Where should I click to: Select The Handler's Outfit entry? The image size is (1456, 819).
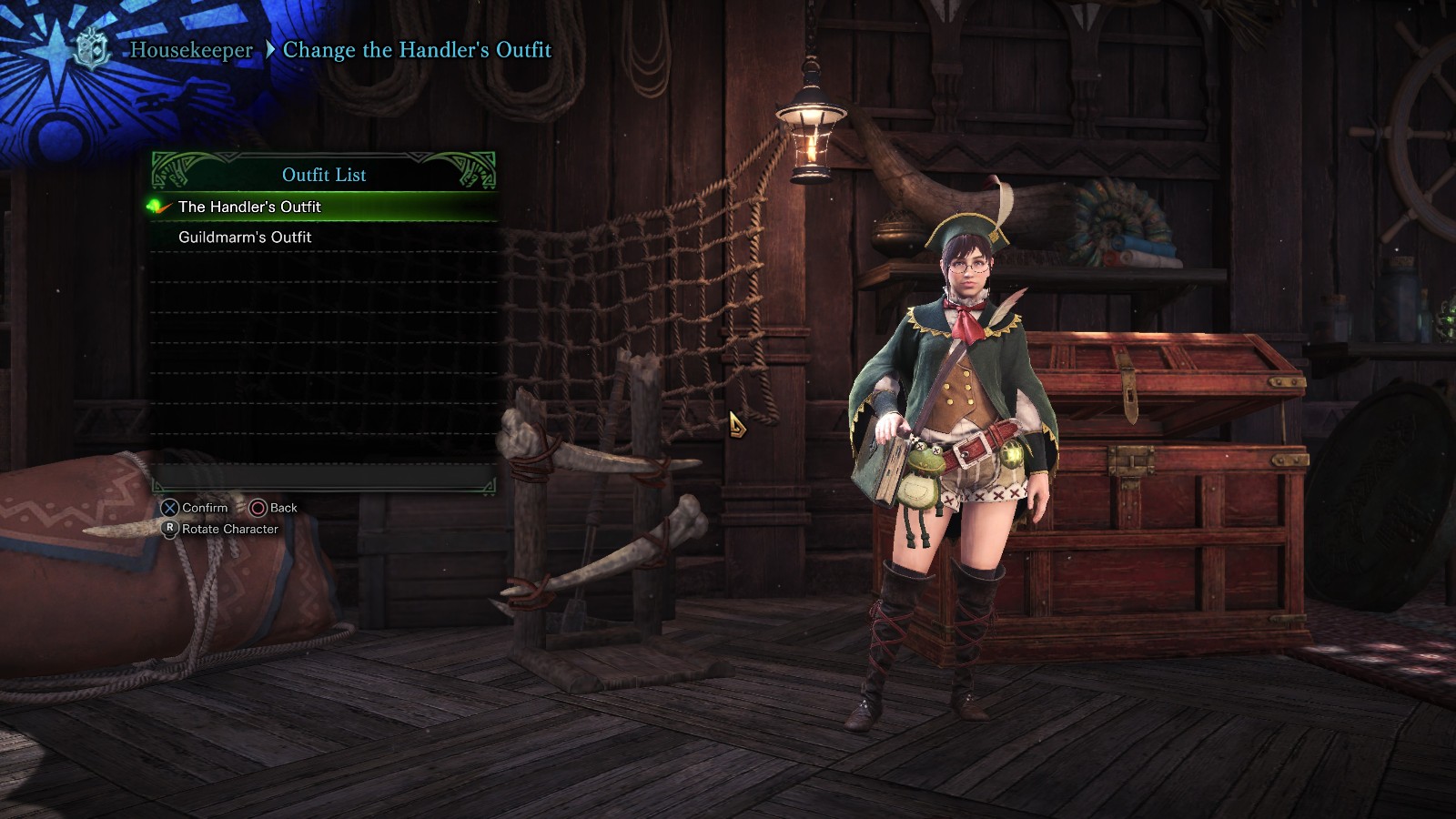coord(250,207)
